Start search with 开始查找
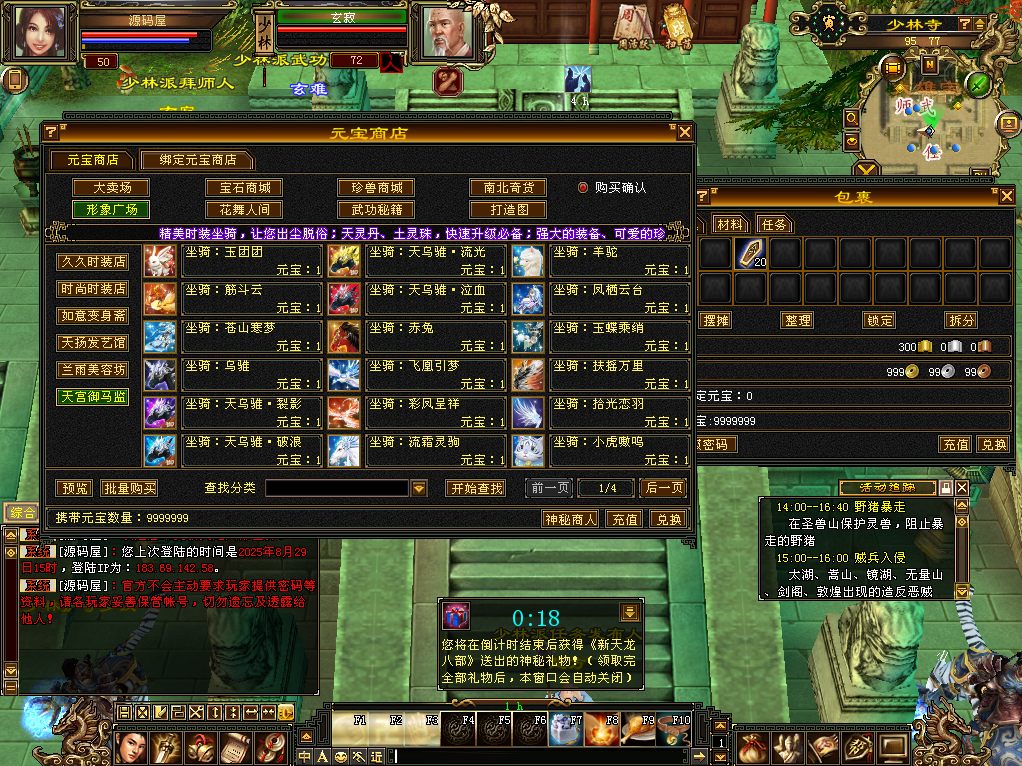Viewport: 1022px width, 766px height. pos(476,489)
